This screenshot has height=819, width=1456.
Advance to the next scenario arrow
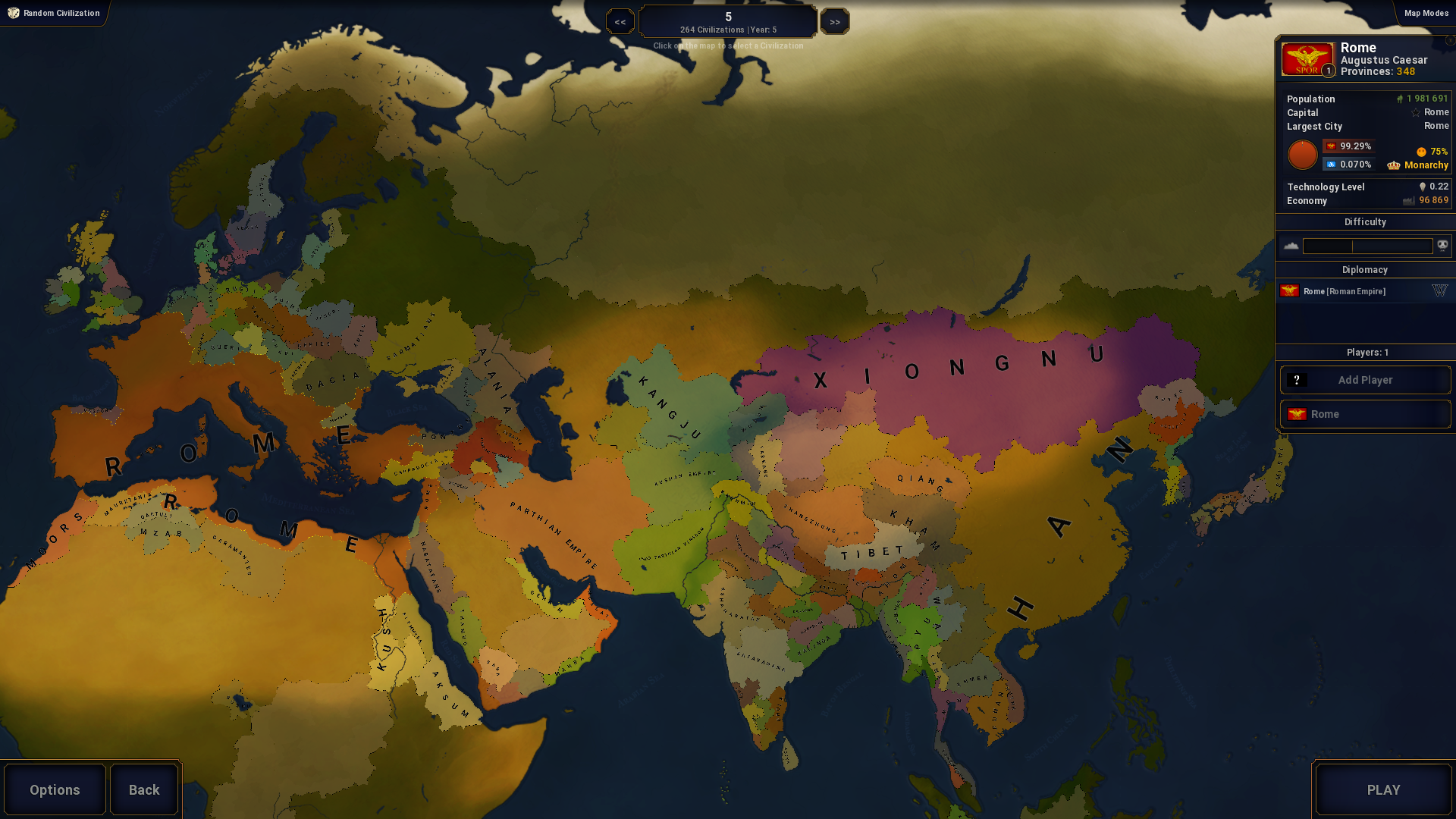(834, 22)
